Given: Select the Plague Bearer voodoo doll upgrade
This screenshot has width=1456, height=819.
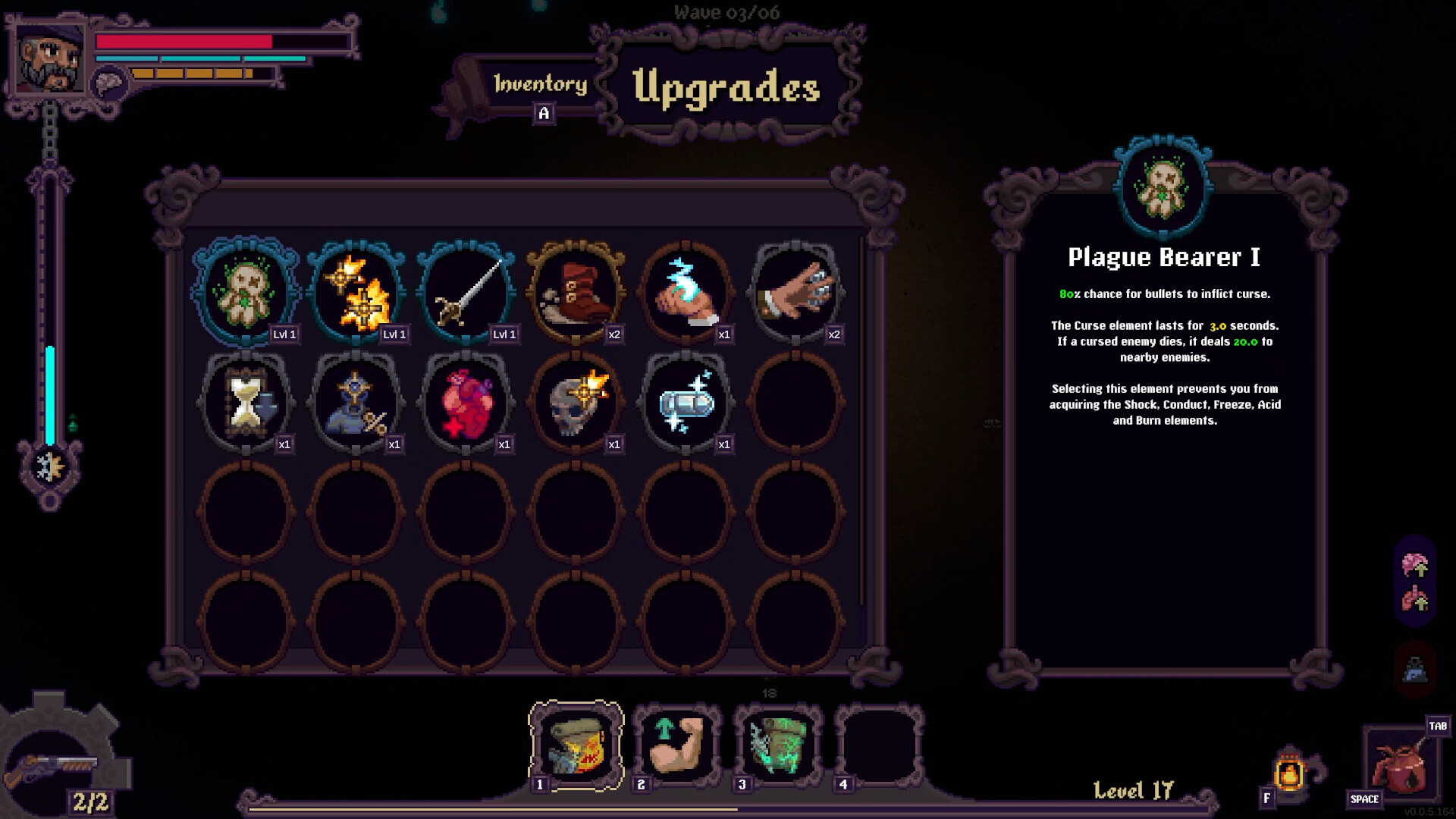Looking at the screenshot, I should (246, 292).
